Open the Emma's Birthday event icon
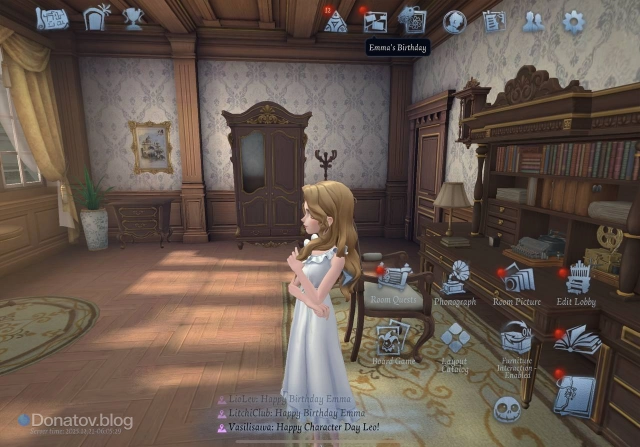640x447 pixels. tap(376, 21)
